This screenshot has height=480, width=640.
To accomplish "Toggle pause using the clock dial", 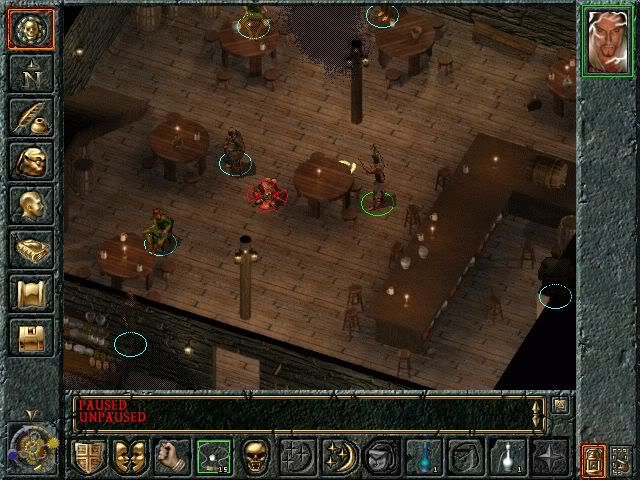I will (x=32, y=446).
